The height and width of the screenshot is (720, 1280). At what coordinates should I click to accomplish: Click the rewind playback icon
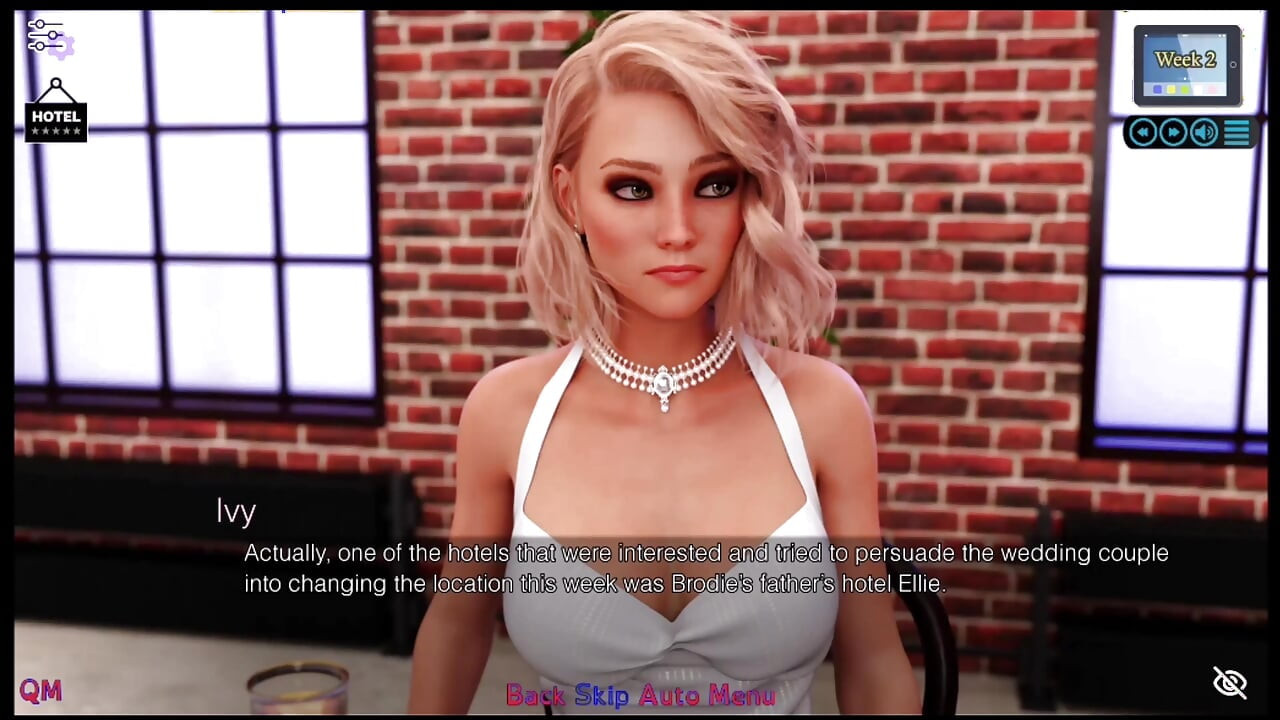[1142, 131]
